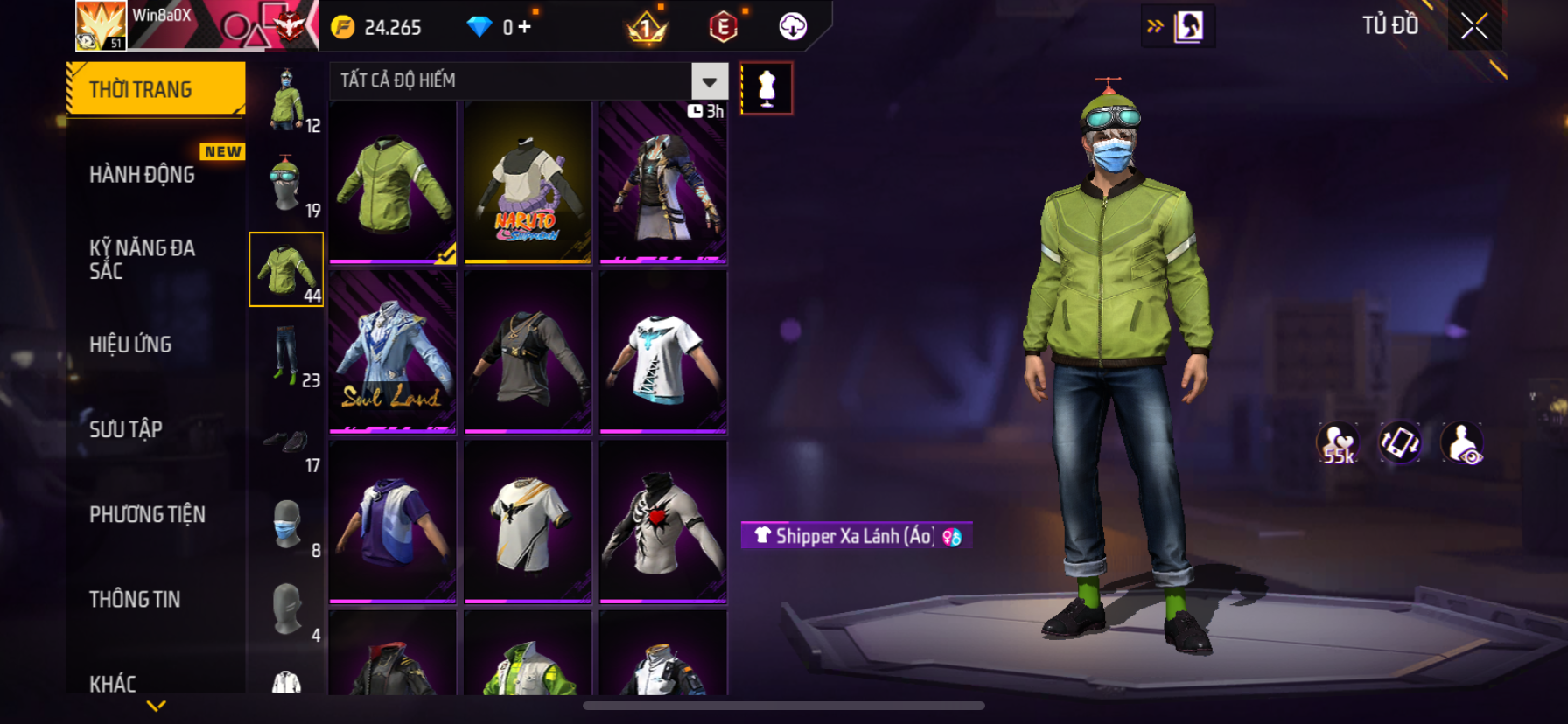Select the green Shipper jacket item
1568x724 pixels.
[x=393, y=182]
